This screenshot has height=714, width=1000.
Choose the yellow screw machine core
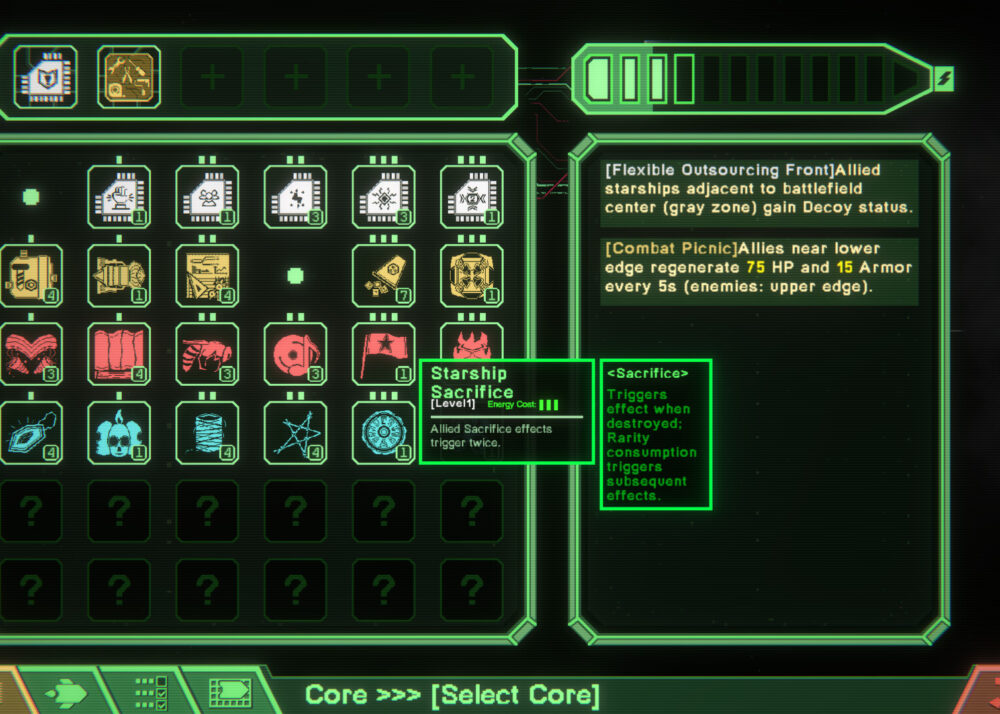(29, 275)
